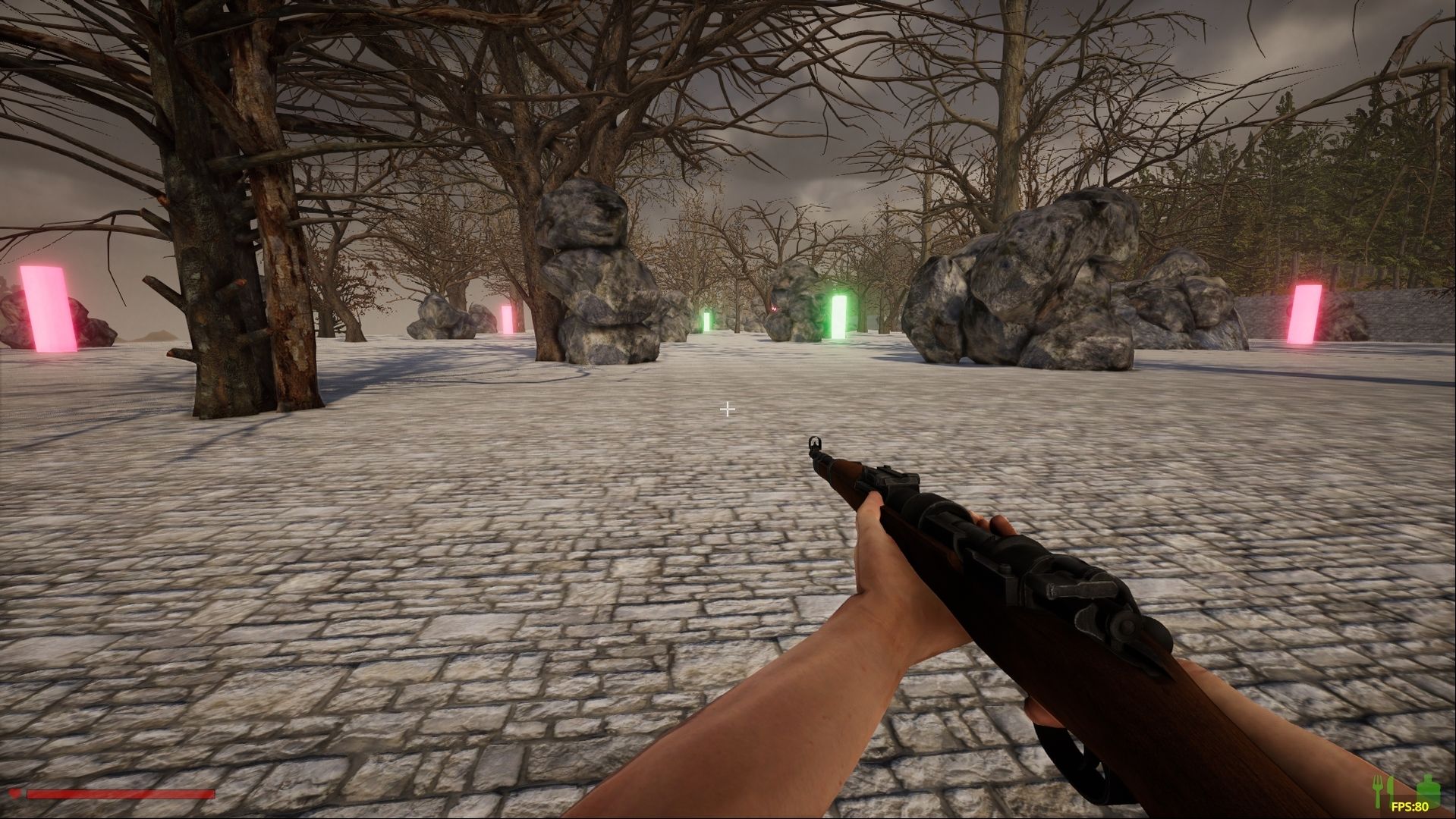Click the green bottle thirst icon

tap(1429, 789)
